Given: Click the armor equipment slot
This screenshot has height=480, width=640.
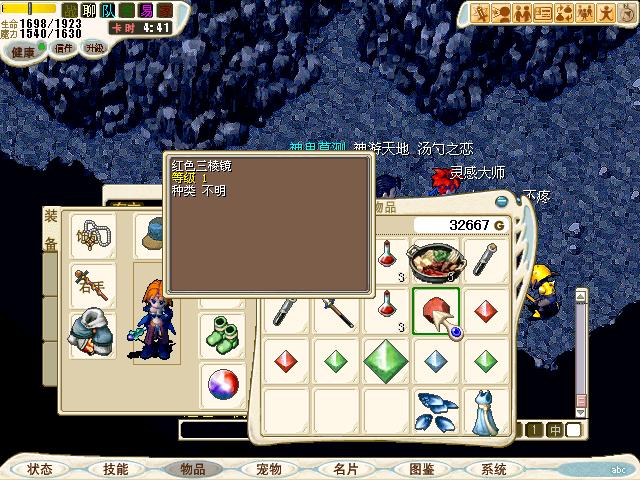Looking at the screenshot, I should 92,335.
